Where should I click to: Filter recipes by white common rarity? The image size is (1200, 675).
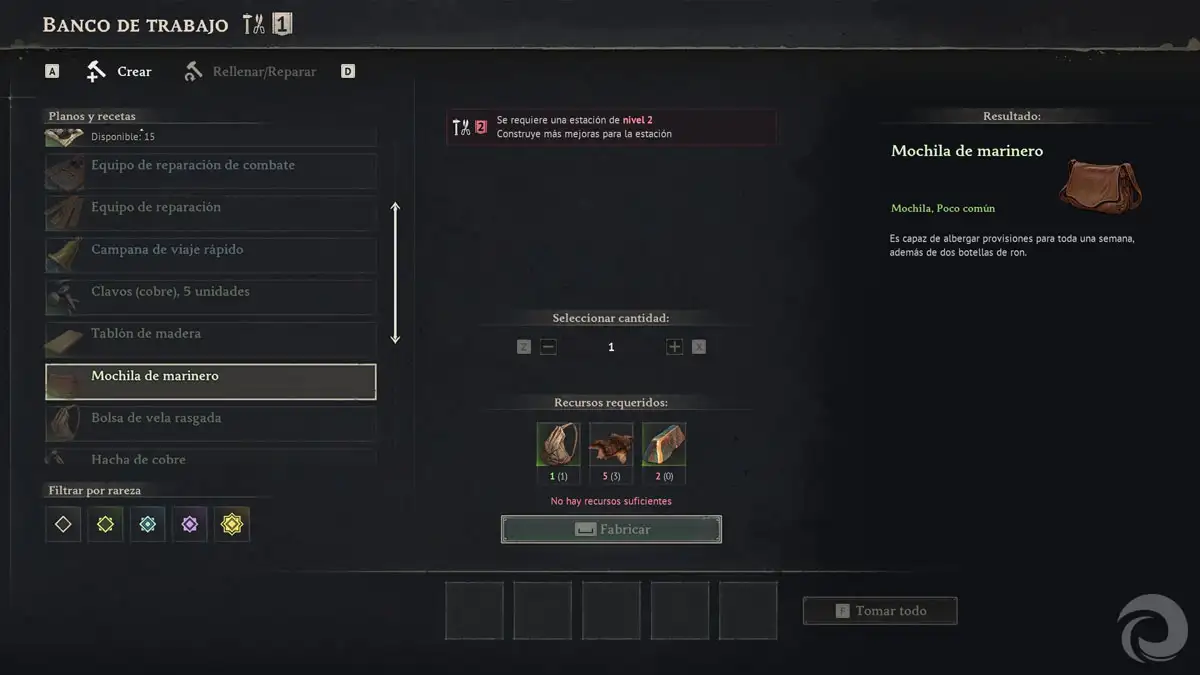tap(63, 524)
